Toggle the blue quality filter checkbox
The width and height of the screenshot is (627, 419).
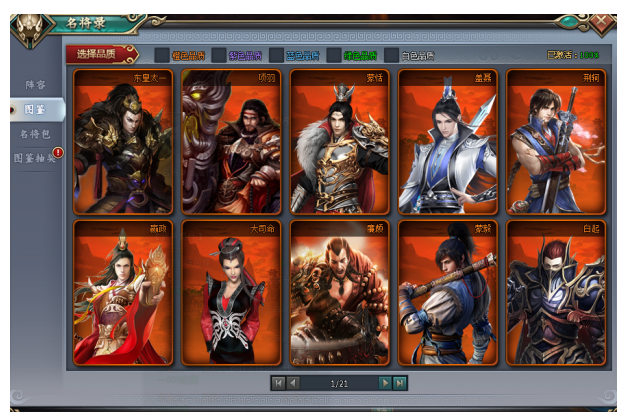tap(276, 55)
